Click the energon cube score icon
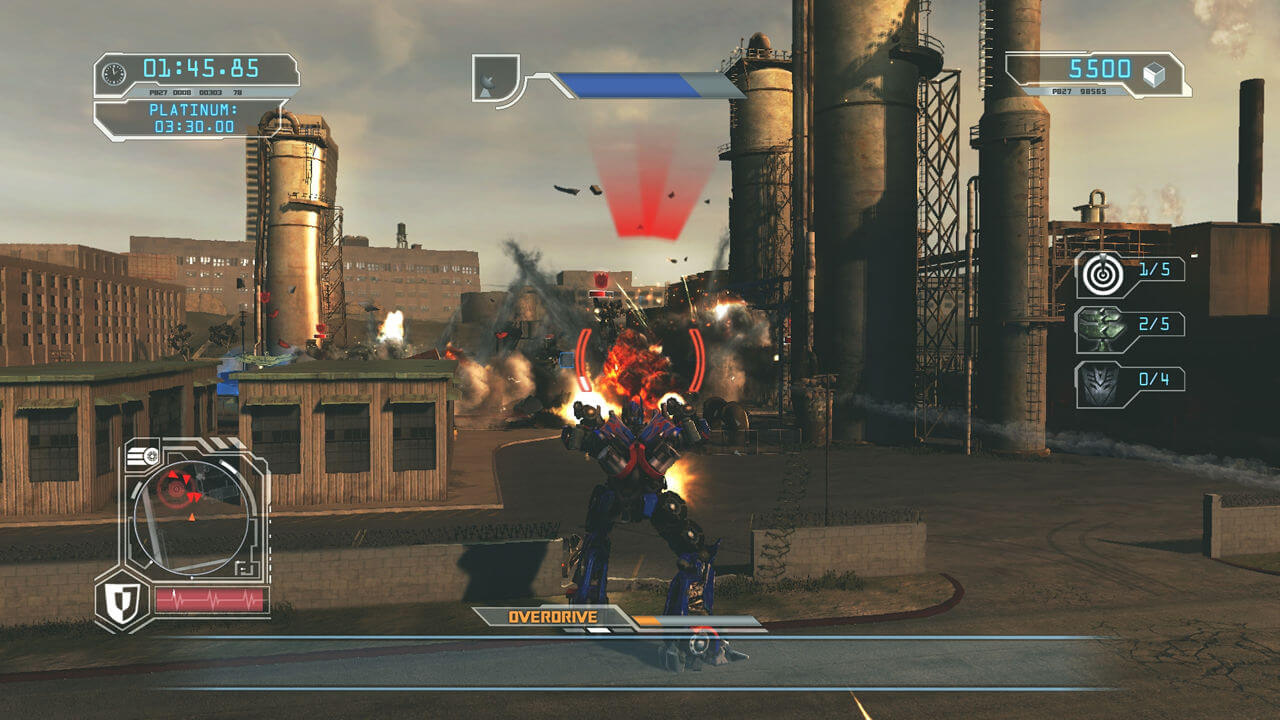This screenshot has height=720, width=1280. [1154, 74]
